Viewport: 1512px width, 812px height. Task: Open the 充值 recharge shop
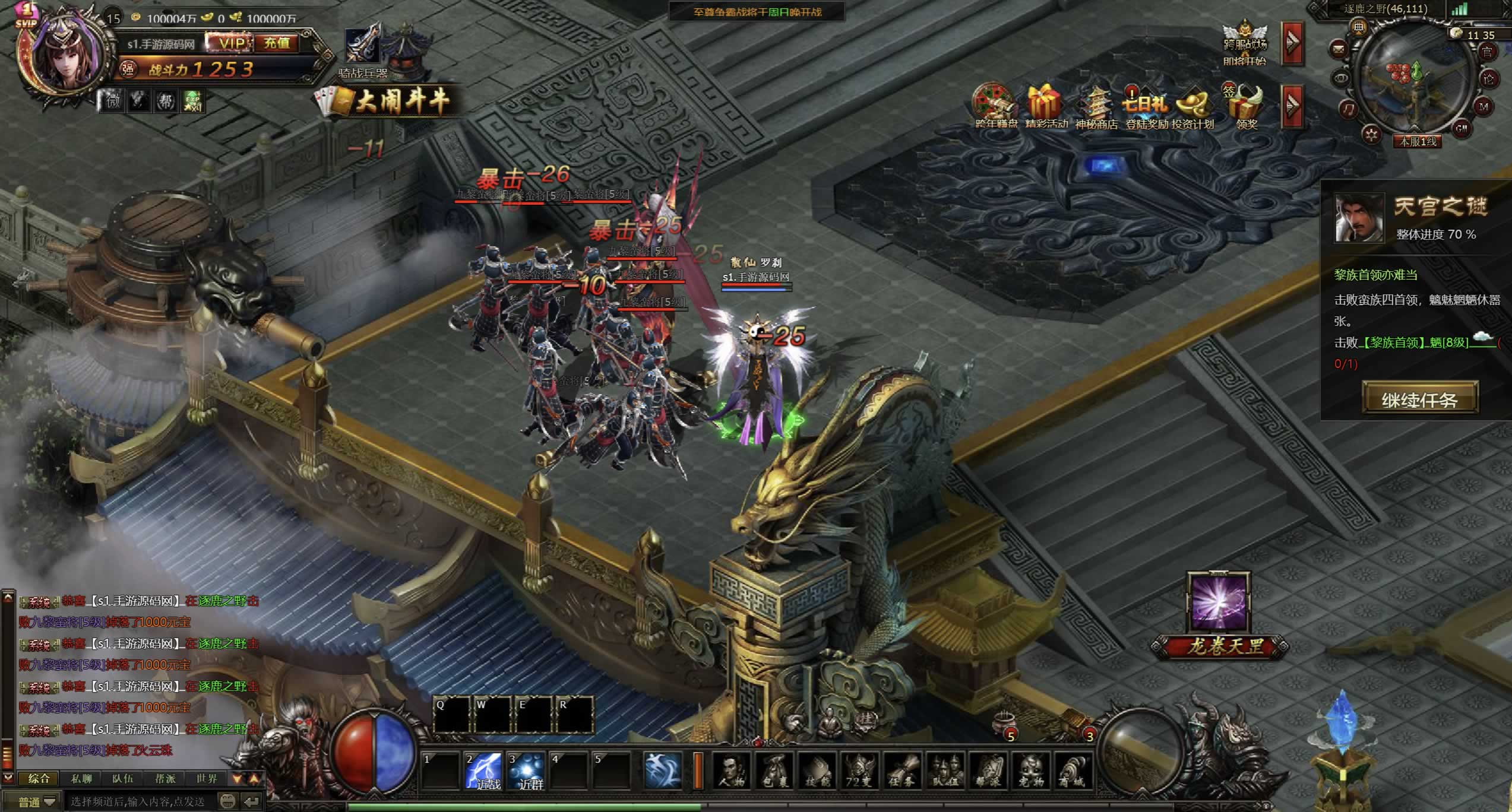pyautogui.click(x=277, y=43)
